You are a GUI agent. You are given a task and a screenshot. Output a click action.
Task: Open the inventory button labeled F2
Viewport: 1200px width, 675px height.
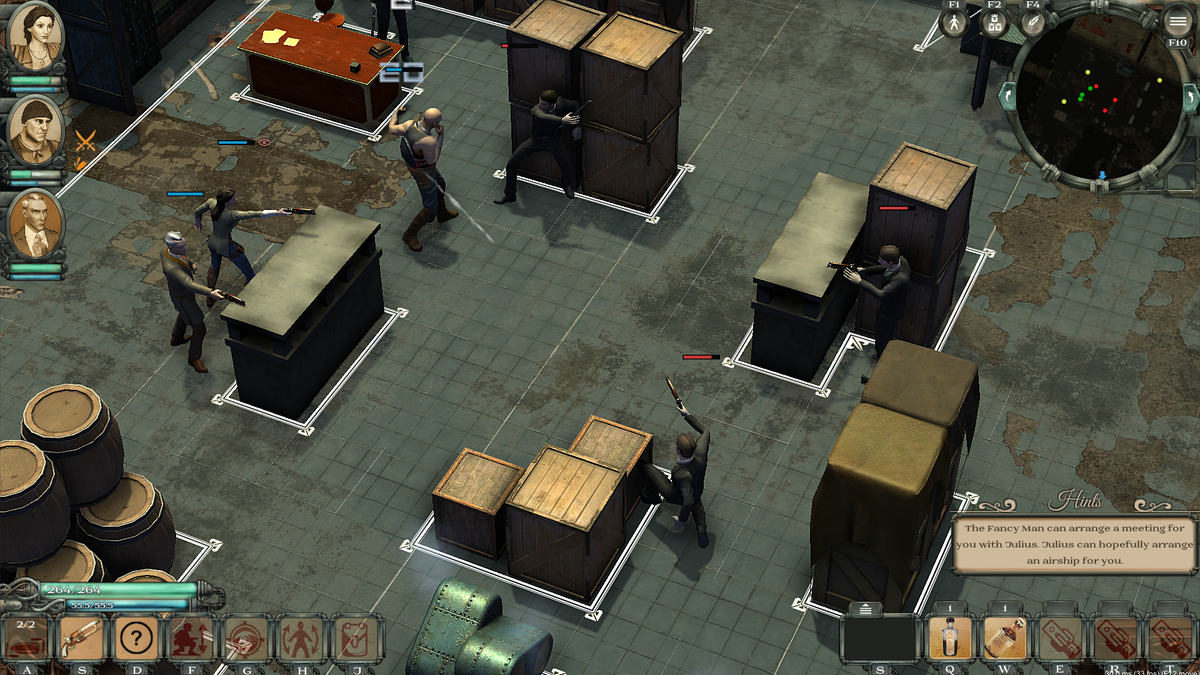(x=994, y=22)
